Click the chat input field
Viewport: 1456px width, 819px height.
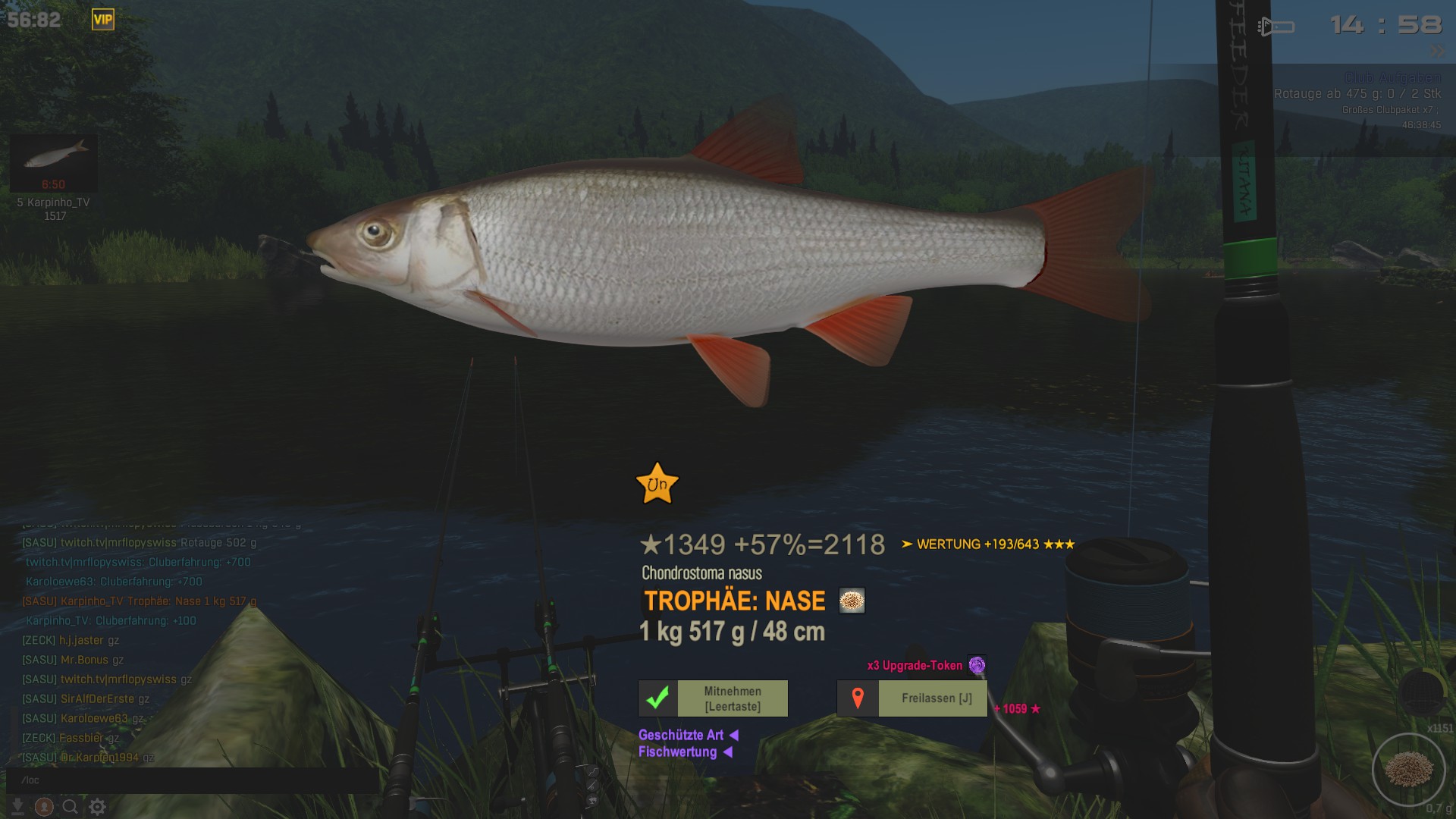coord(190,780)
